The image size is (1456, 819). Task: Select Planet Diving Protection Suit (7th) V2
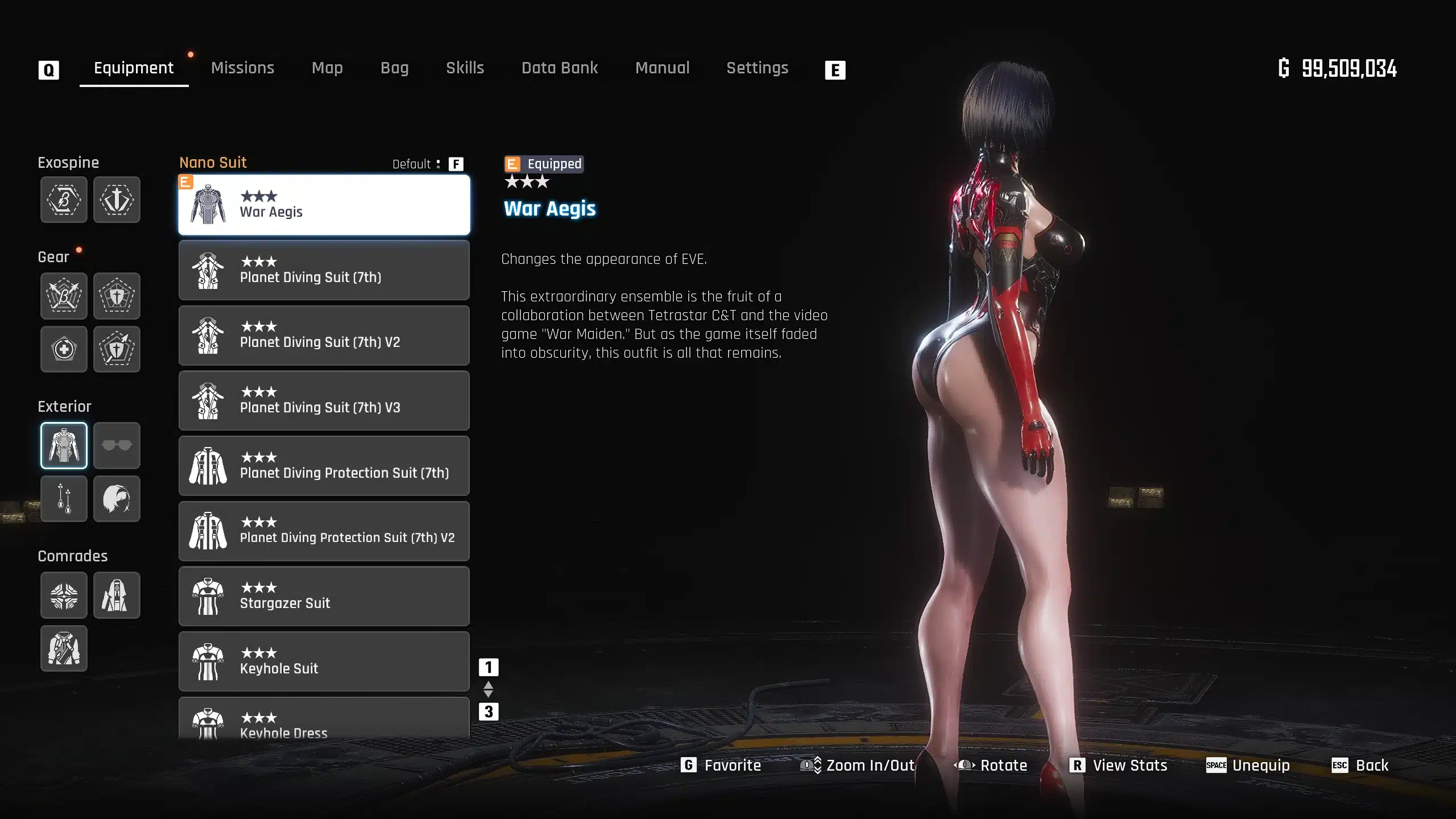tap(324, 531)
